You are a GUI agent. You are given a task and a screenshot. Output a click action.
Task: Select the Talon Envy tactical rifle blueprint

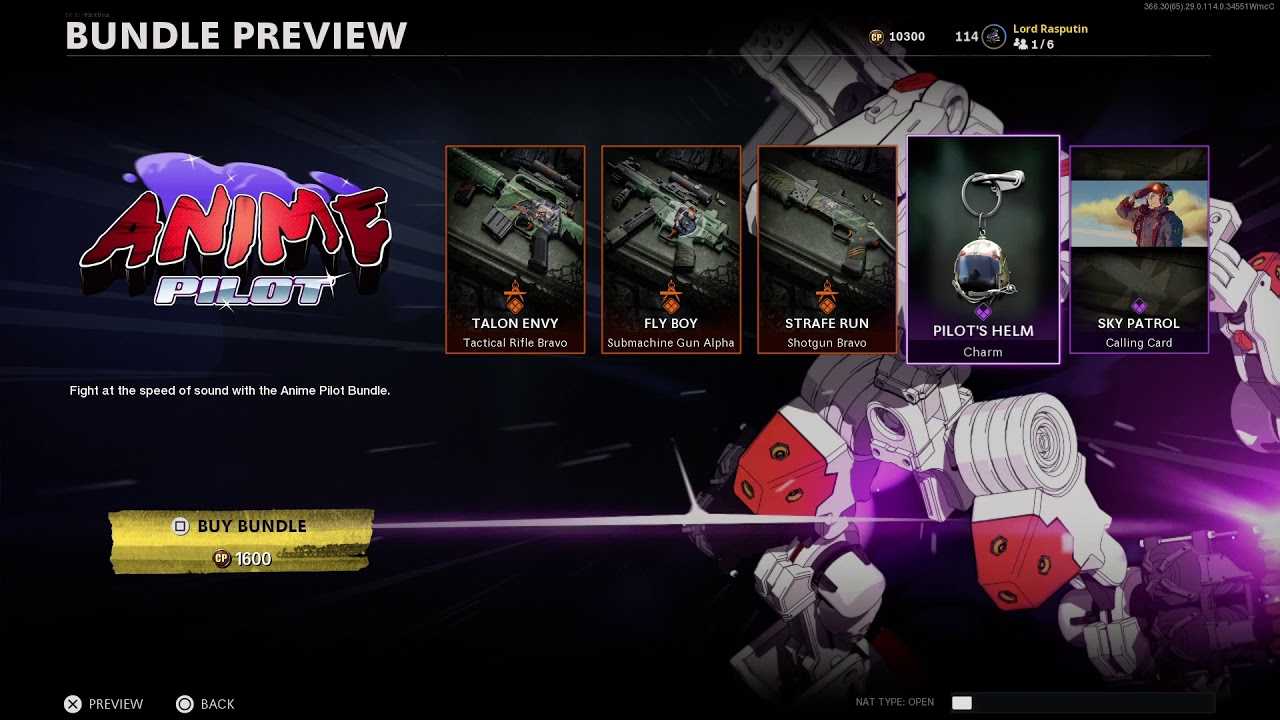click(515, 249)
